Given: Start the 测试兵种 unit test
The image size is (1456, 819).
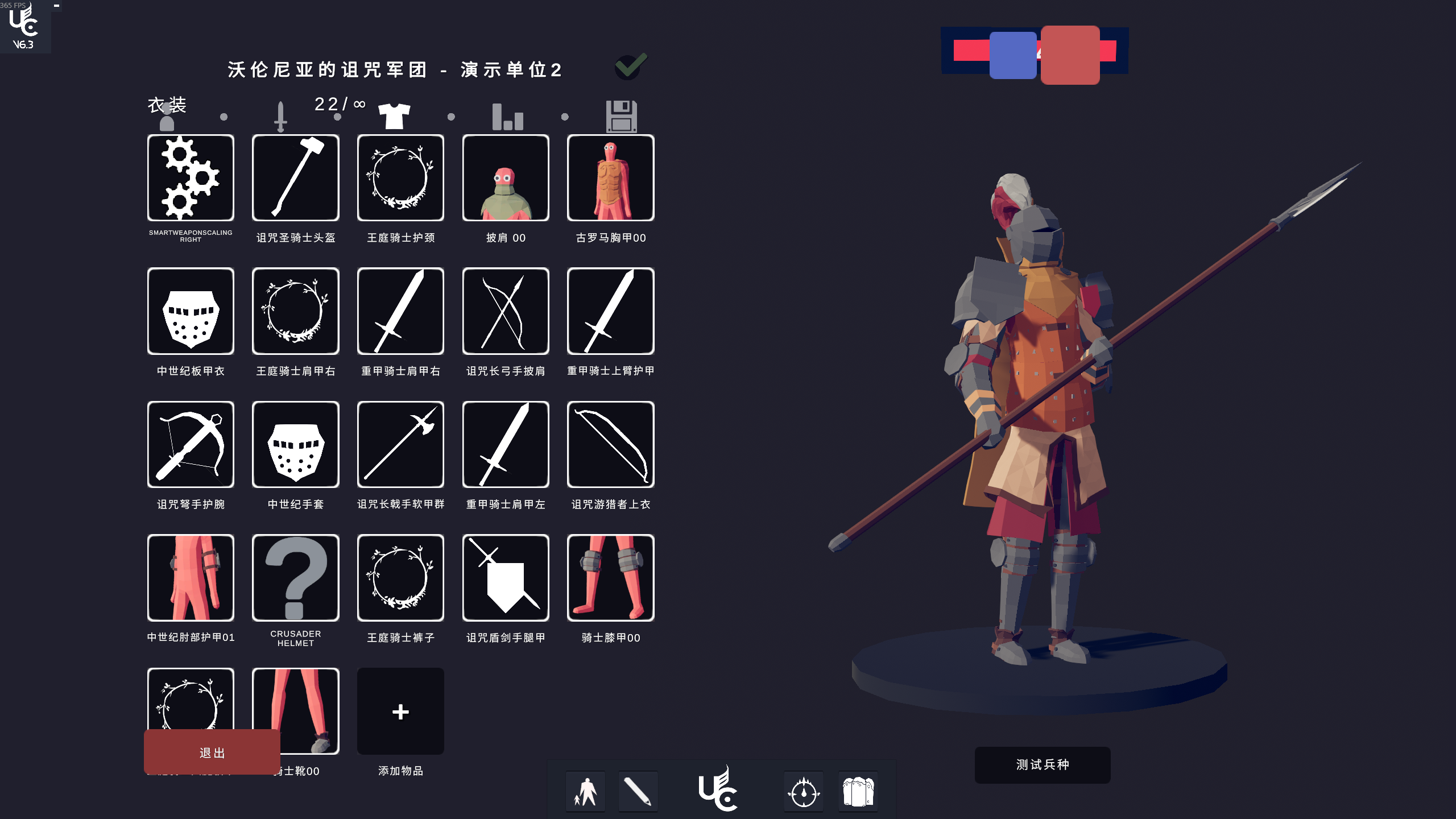Looking at the screenshot, I should [x=1042, y=764].
